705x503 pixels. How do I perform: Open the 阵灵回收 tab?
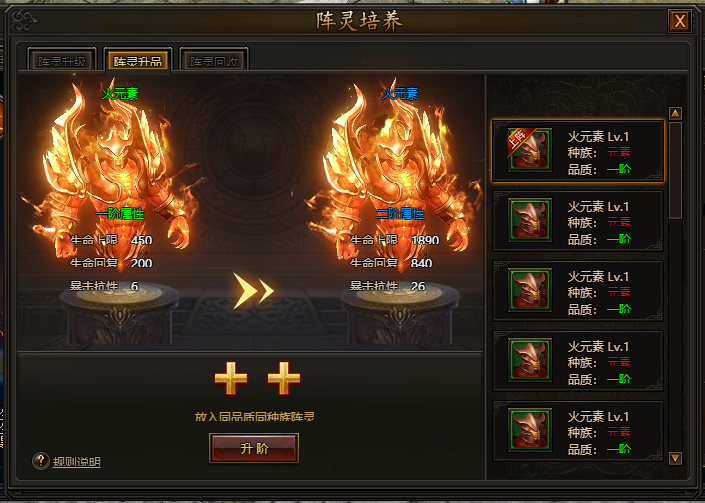tap(214, 61)
